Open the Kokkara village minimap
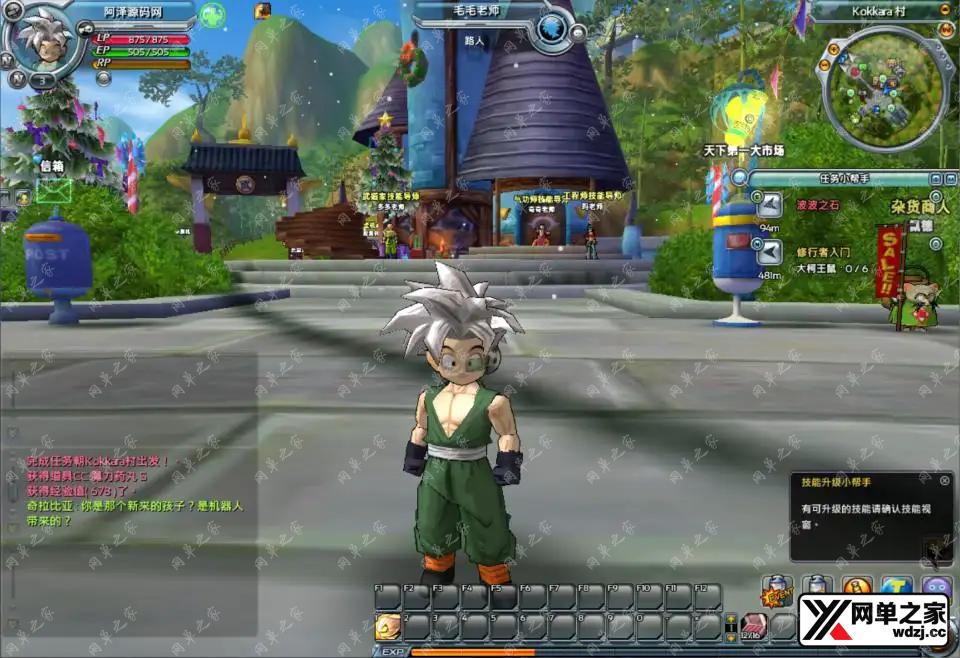The image size is (960, 658). 881,86
